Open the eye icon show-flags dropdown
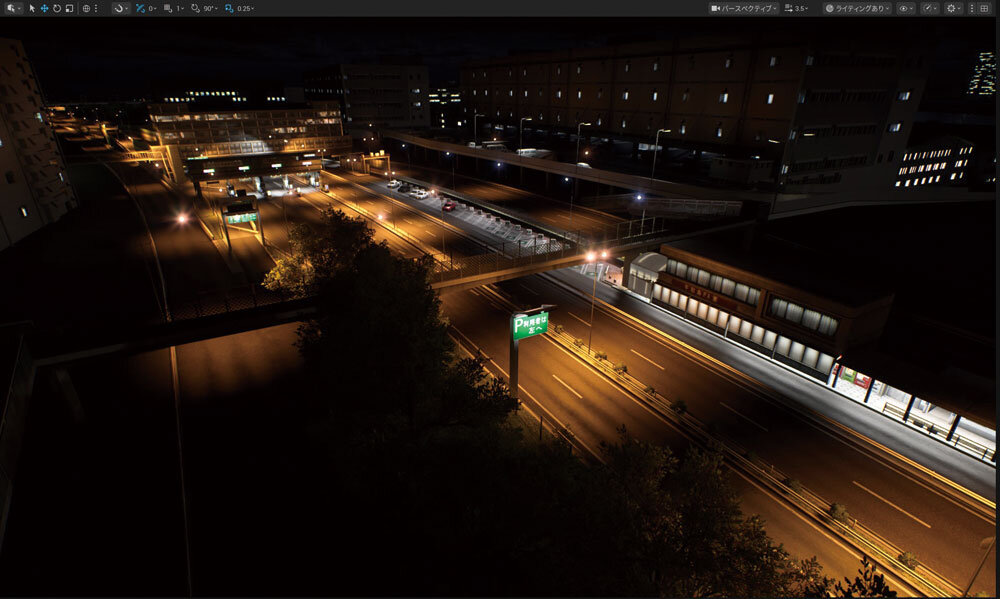Viewport: 1000px width, 599px height. pos(906,8)
